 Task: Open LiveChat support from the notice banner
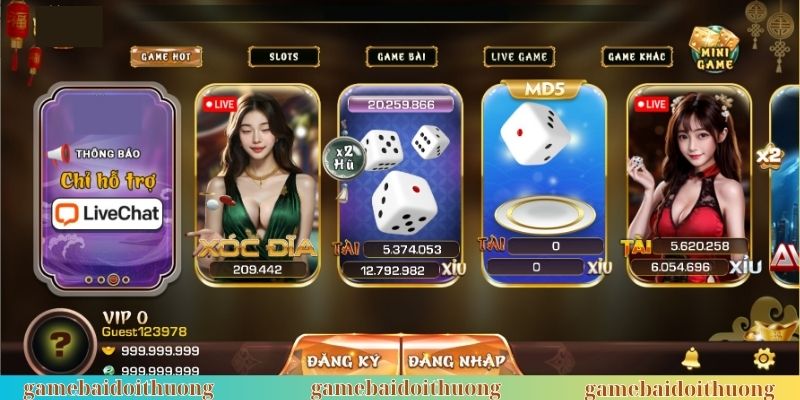pyautogui.click(x=107, y=212)
